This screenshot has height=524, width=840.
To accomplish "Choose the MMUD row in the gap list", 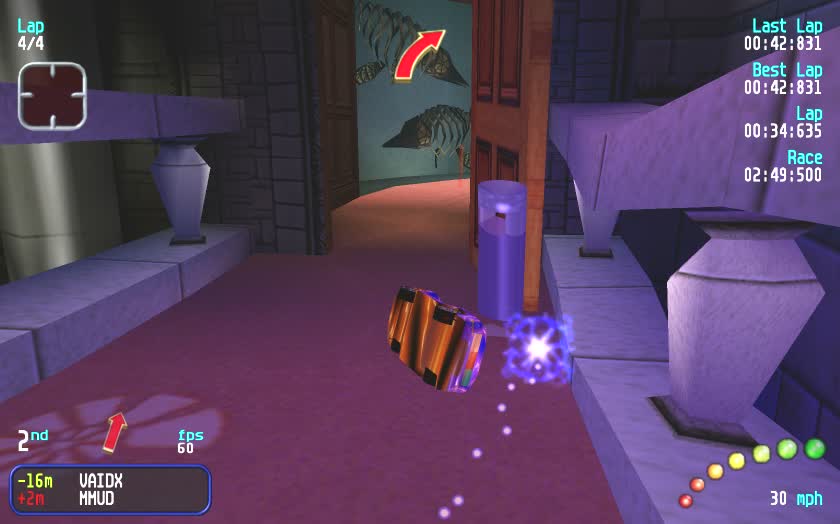I will (x=110, y=498).
